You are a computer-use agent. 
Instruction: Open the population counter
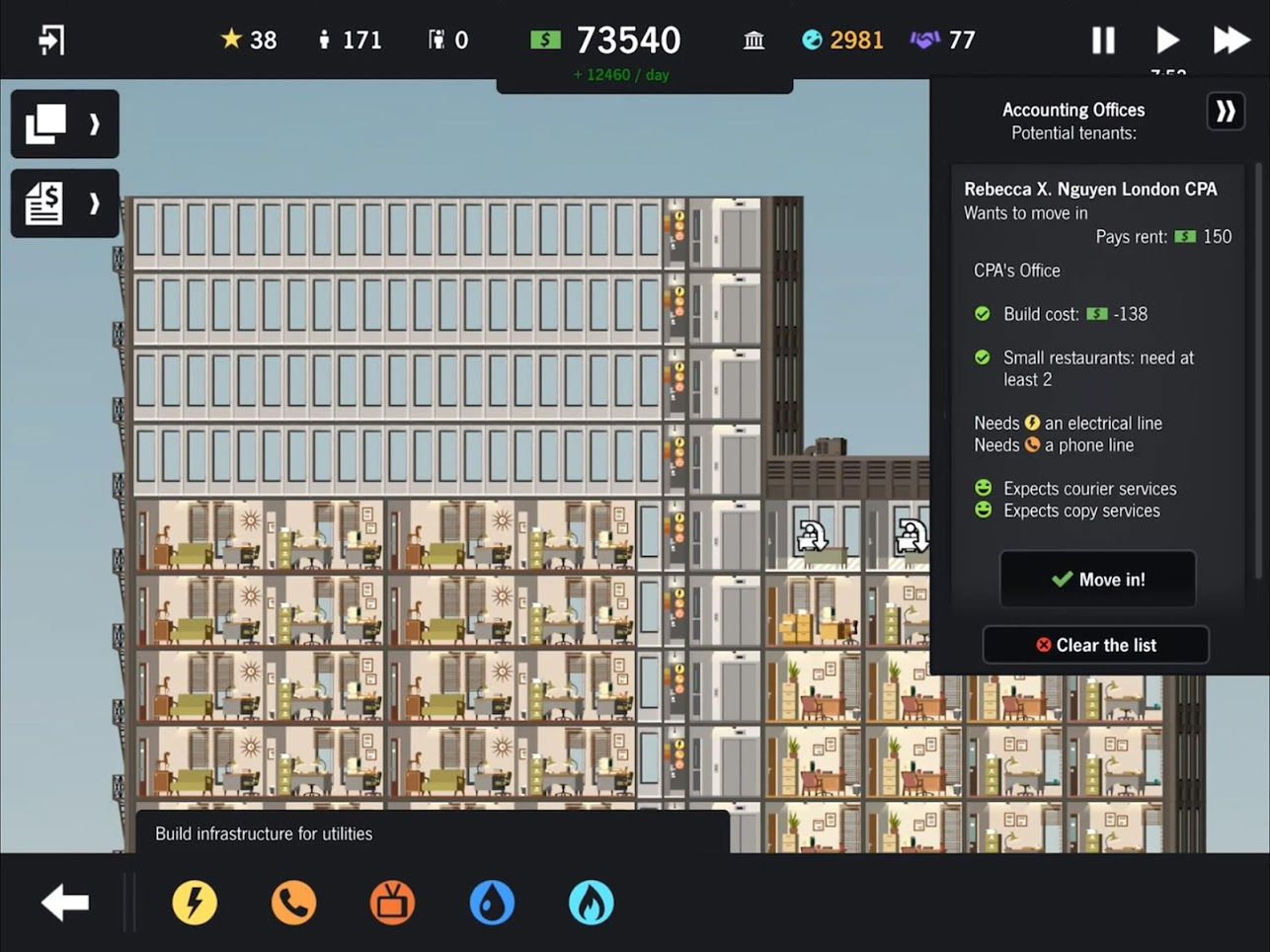pyautogui.click(x=348, y=40)
